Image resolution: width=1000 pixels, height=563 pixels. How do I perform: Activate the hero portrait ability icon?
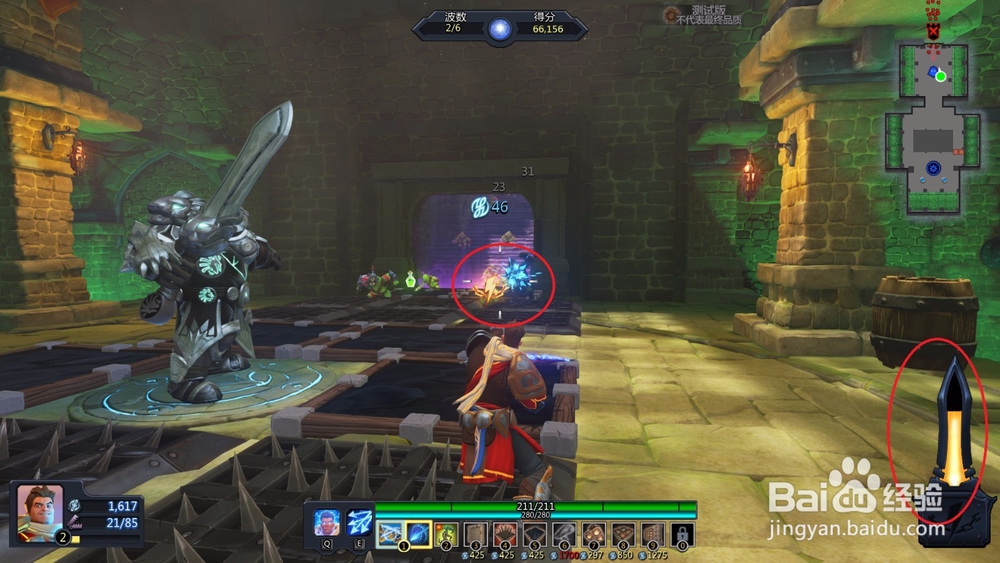(326, 523)
